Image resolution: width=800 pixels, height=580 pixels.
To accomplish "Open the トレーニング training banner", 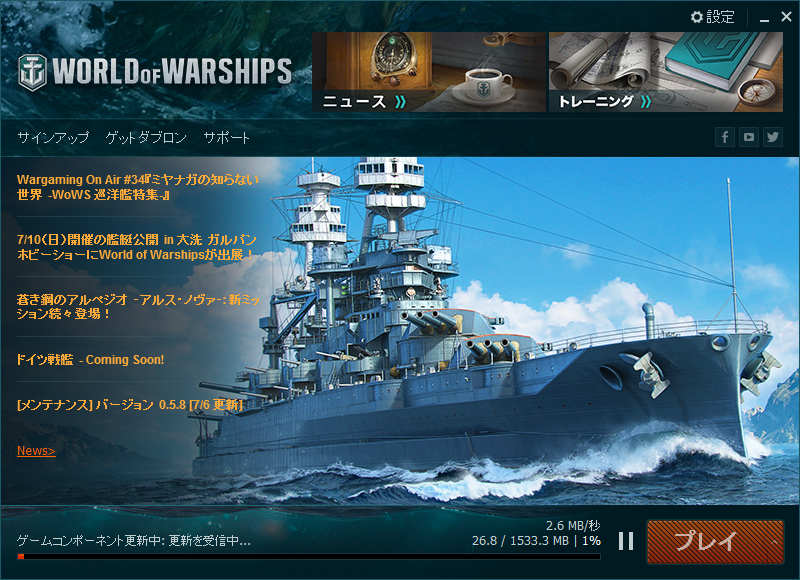I will point(665,71).
